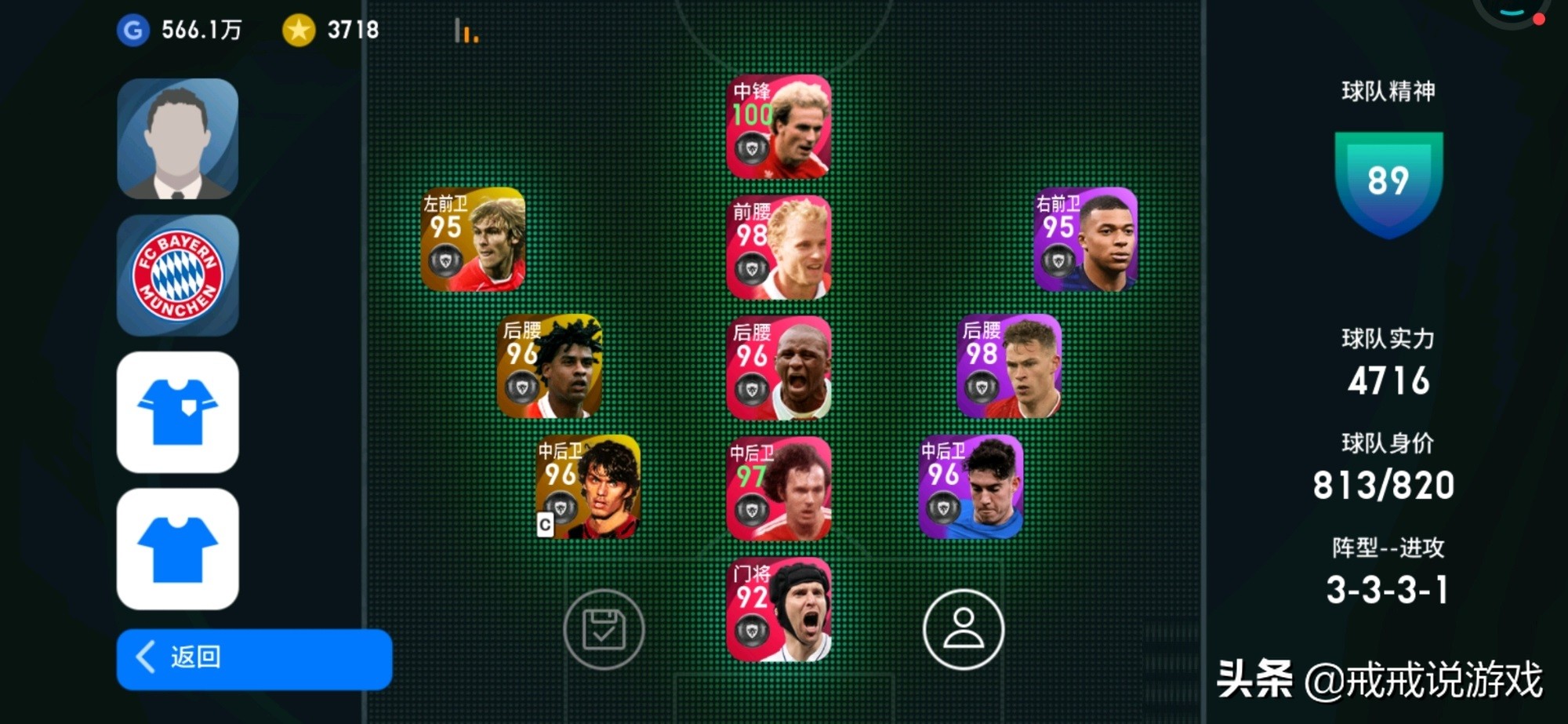Select the 前腰 98 attacking midfielder card
1568x724 pixels.
[x=779, y=247]
